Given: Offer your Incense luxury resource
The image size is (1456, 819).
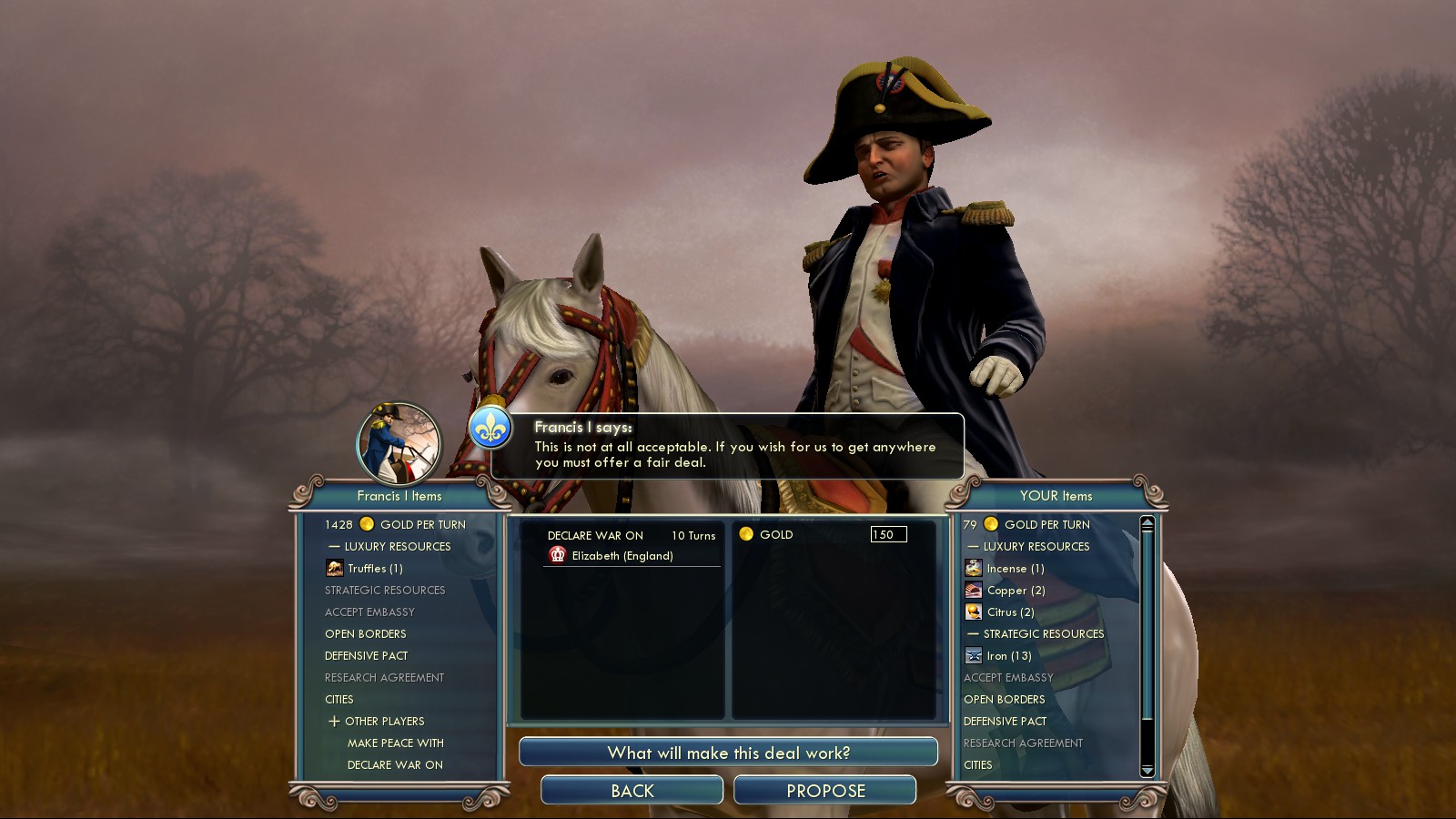Looking at the screenshot, I should 1015,569.
